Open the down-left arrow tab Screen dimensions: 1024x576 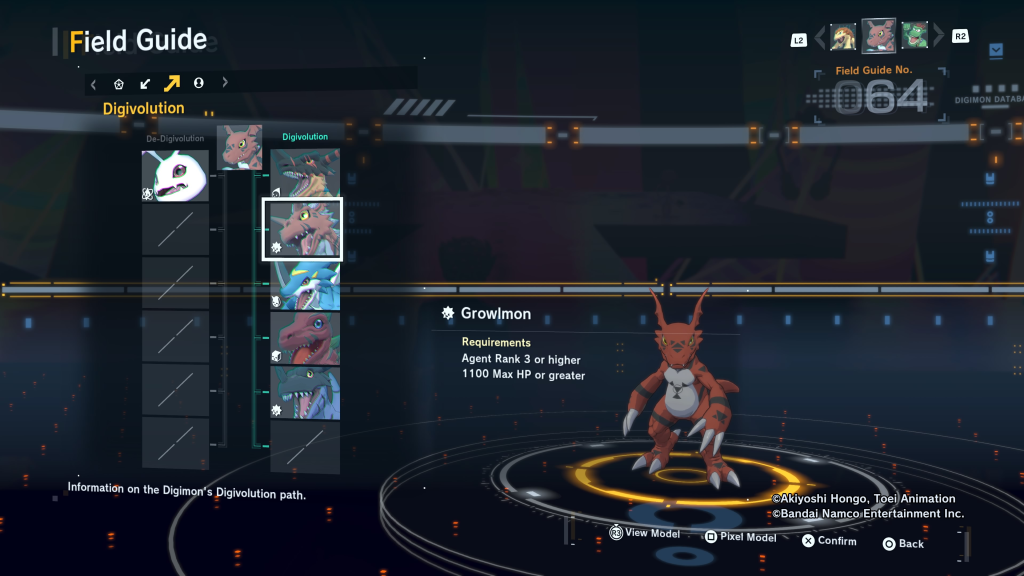coord(145,84)
